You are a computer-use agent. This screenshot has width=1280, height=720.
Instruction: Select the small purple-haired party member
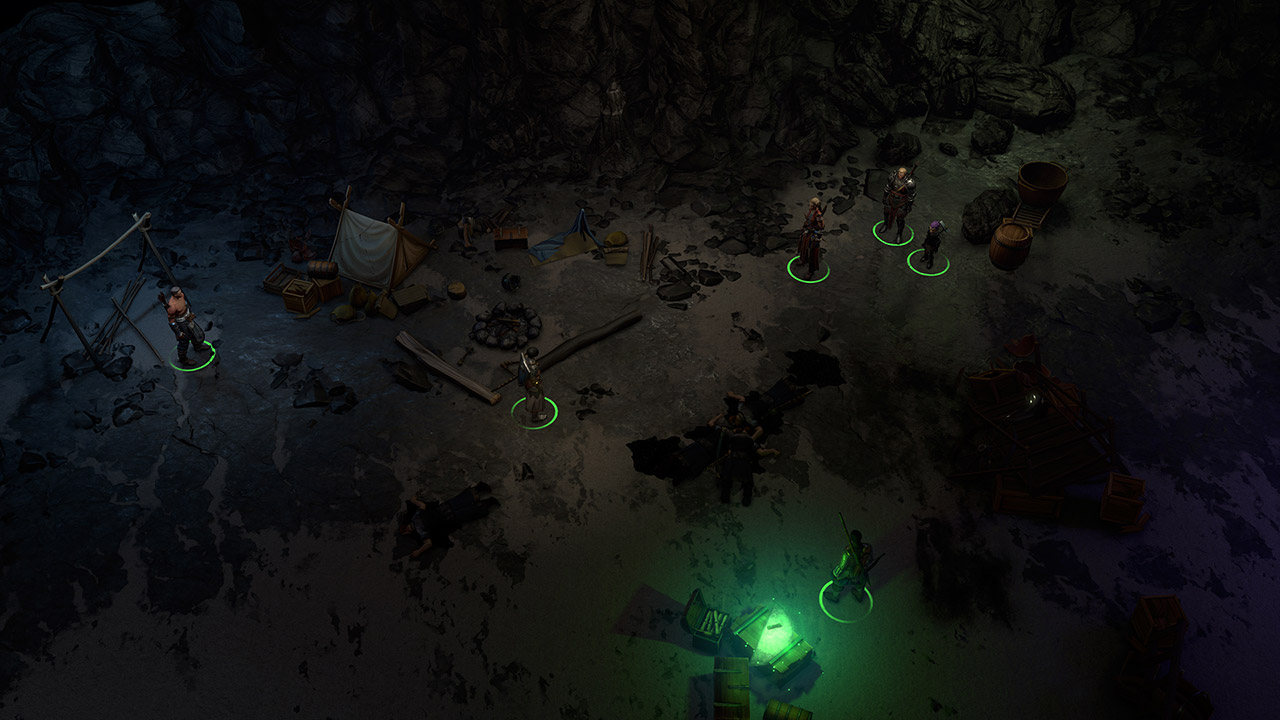tap(931, 246)
